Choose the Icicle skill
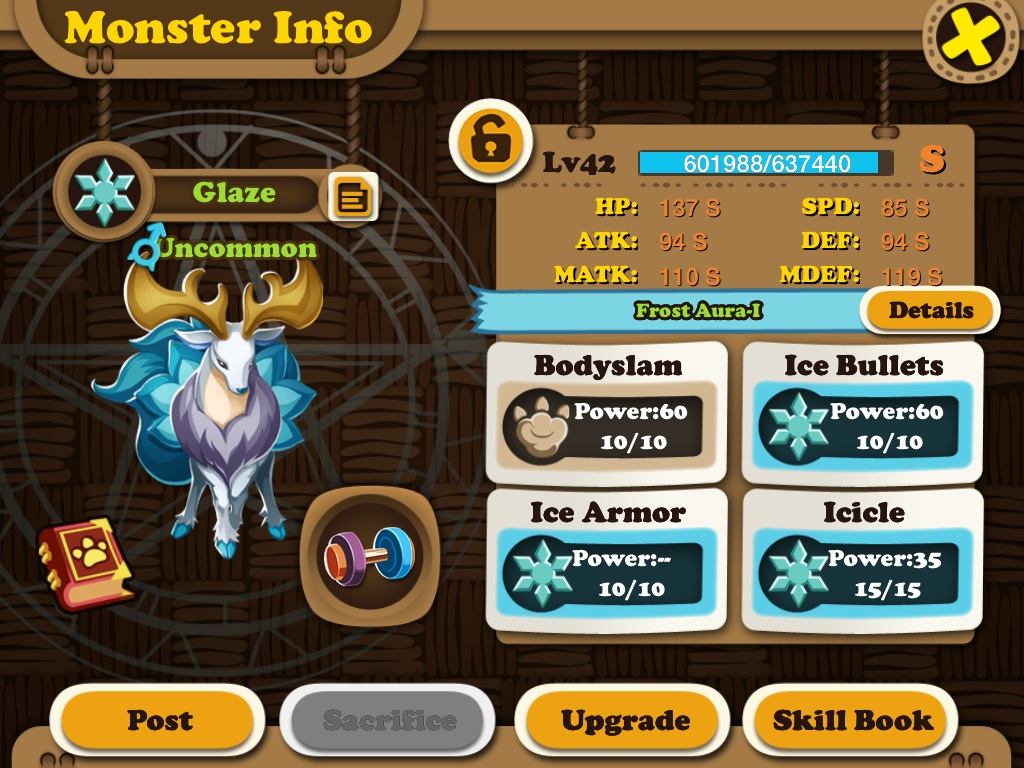Viewport: 1024px width, 768px height. click(862, 559)
